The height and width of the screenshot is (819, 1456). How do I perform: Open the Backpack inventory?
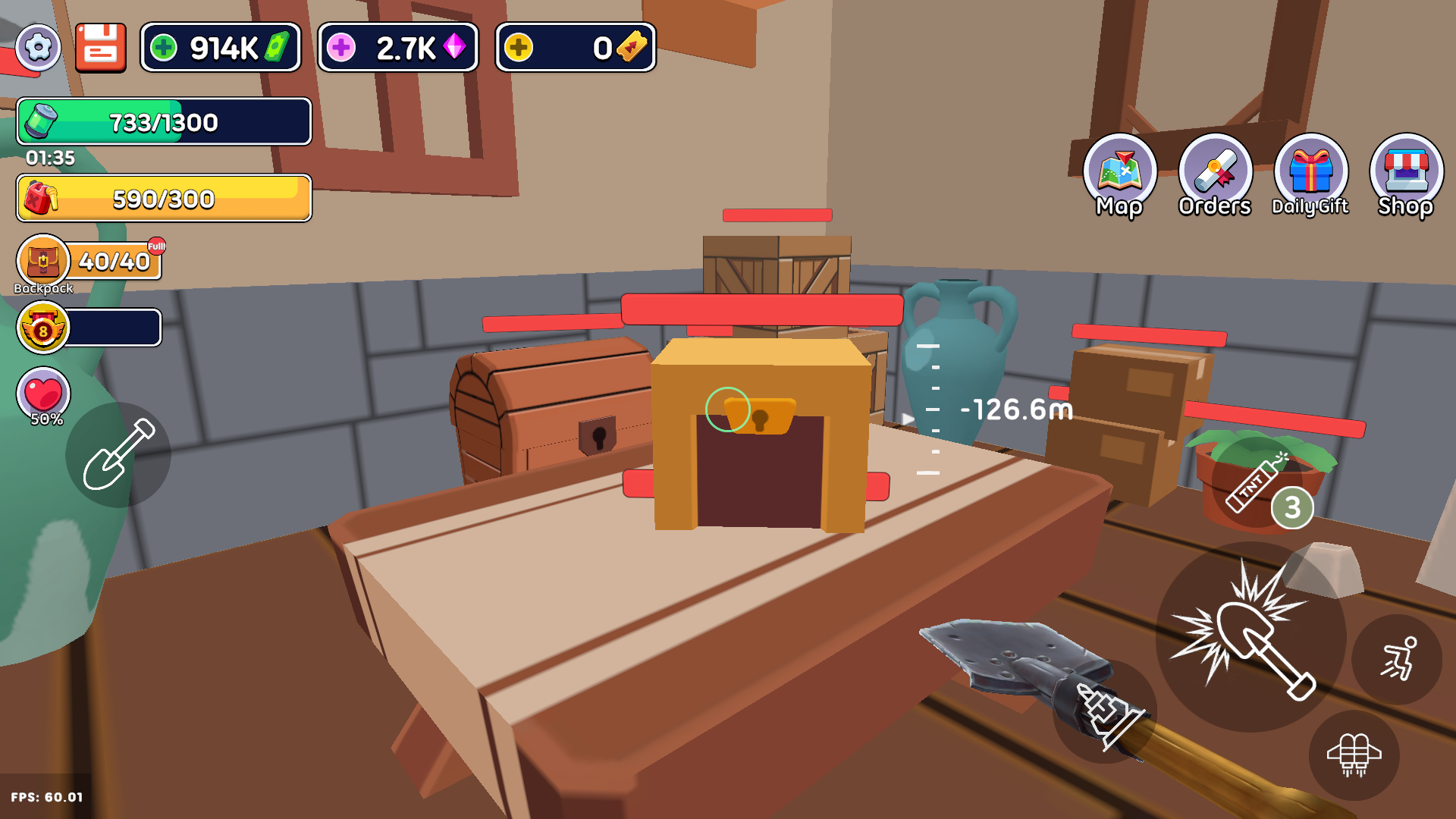click(x=43, y=262)
